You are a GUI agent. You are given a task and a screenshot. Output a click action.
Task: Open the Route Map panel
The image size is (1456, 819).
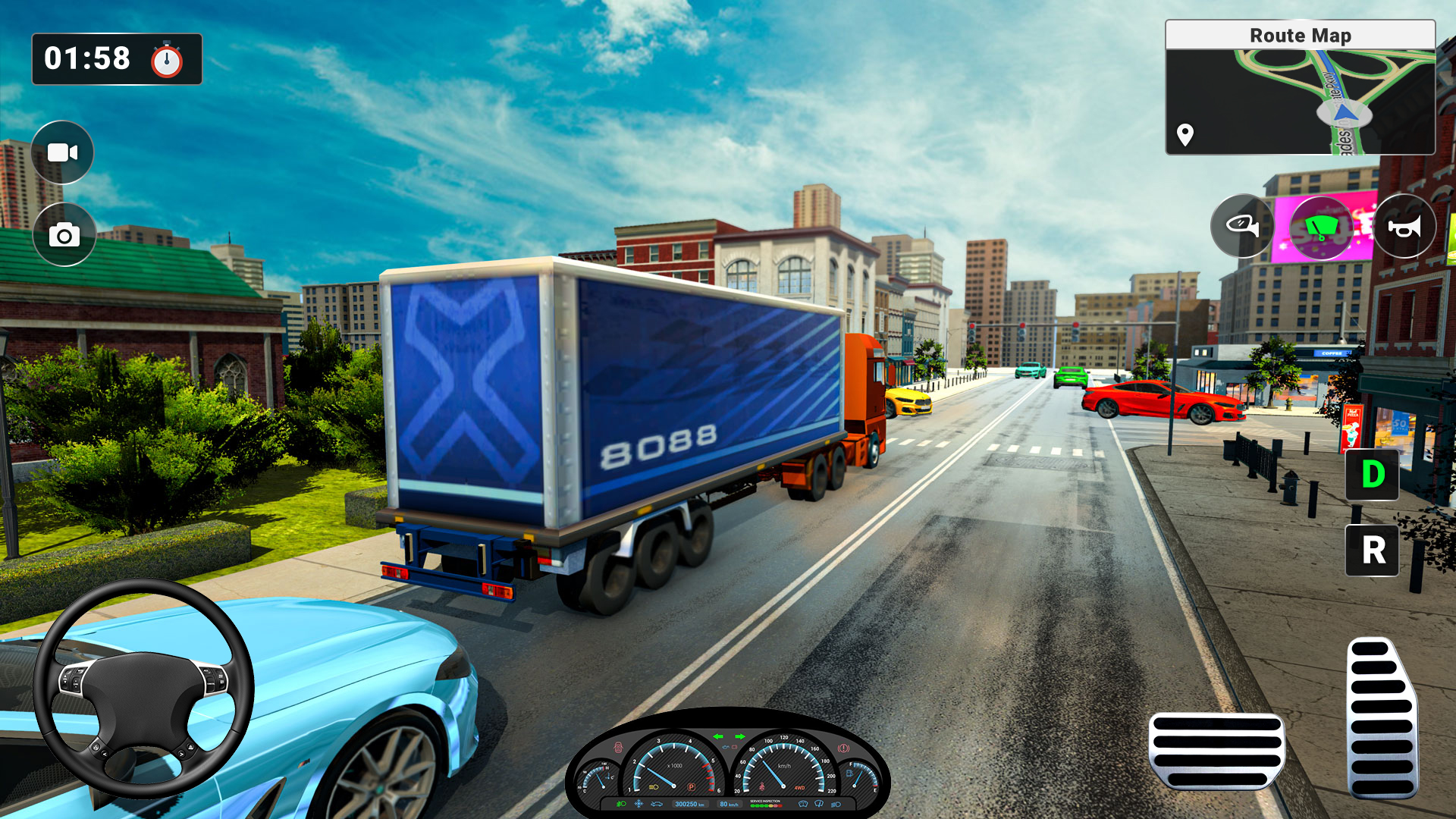click(x=1300, y=35)
